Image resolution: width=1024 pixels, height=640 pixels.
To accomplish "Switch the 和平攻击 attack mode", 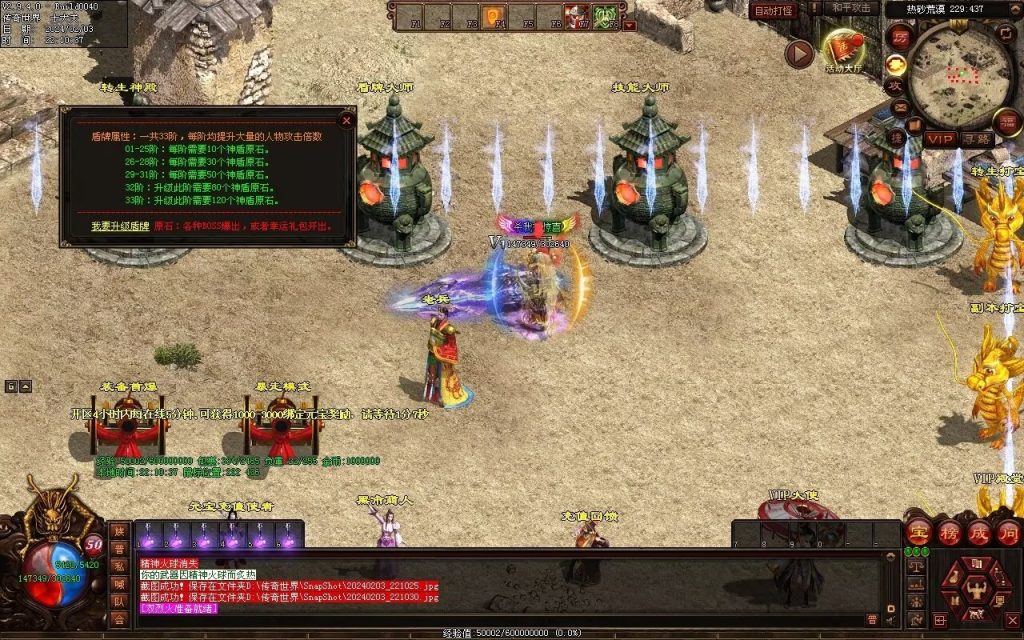I will 851,8.
